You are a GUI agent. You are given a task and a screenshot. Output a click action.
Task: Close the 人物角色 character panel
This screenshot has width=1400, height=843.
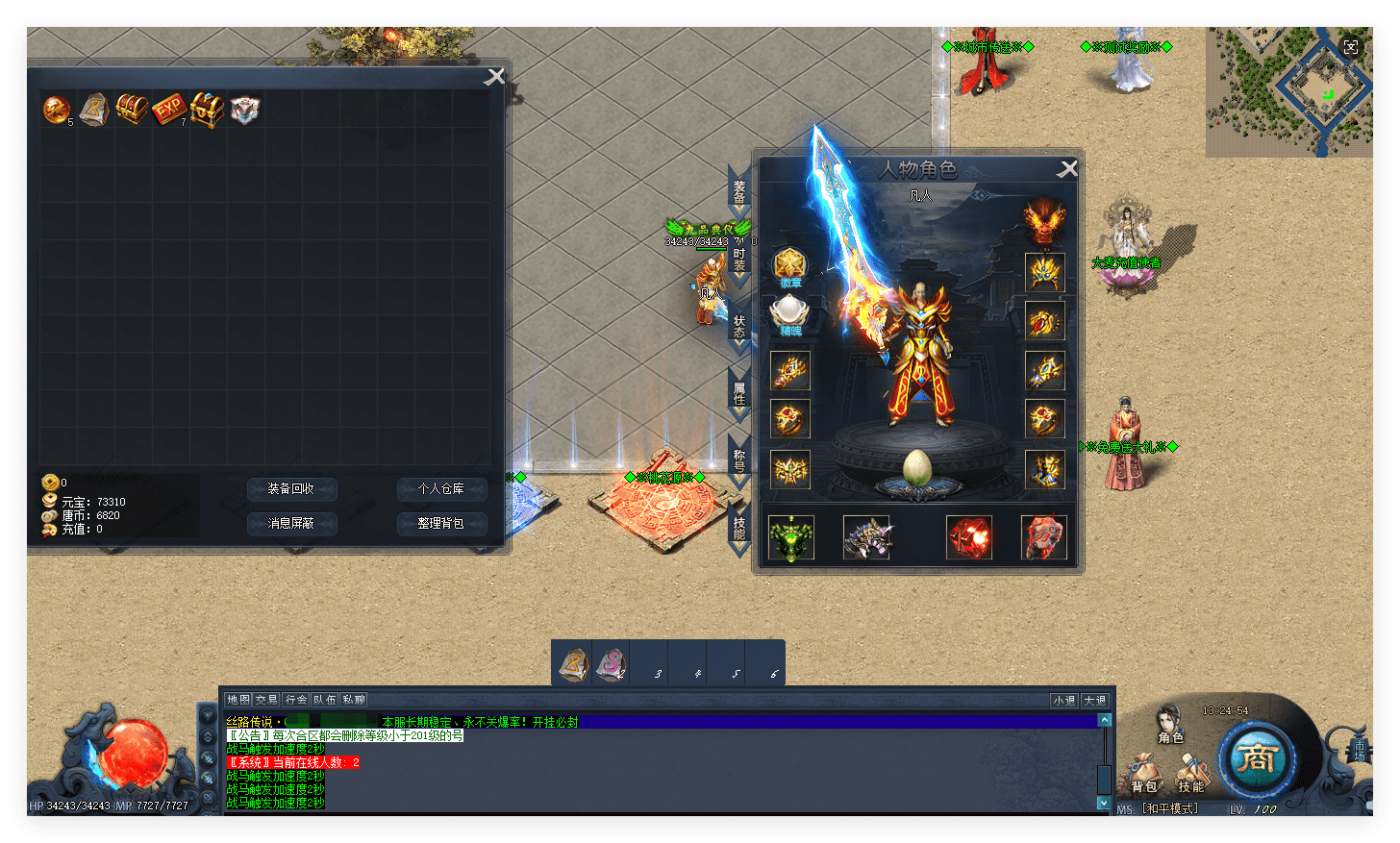pyautogui.click(x=1067, y=170)
